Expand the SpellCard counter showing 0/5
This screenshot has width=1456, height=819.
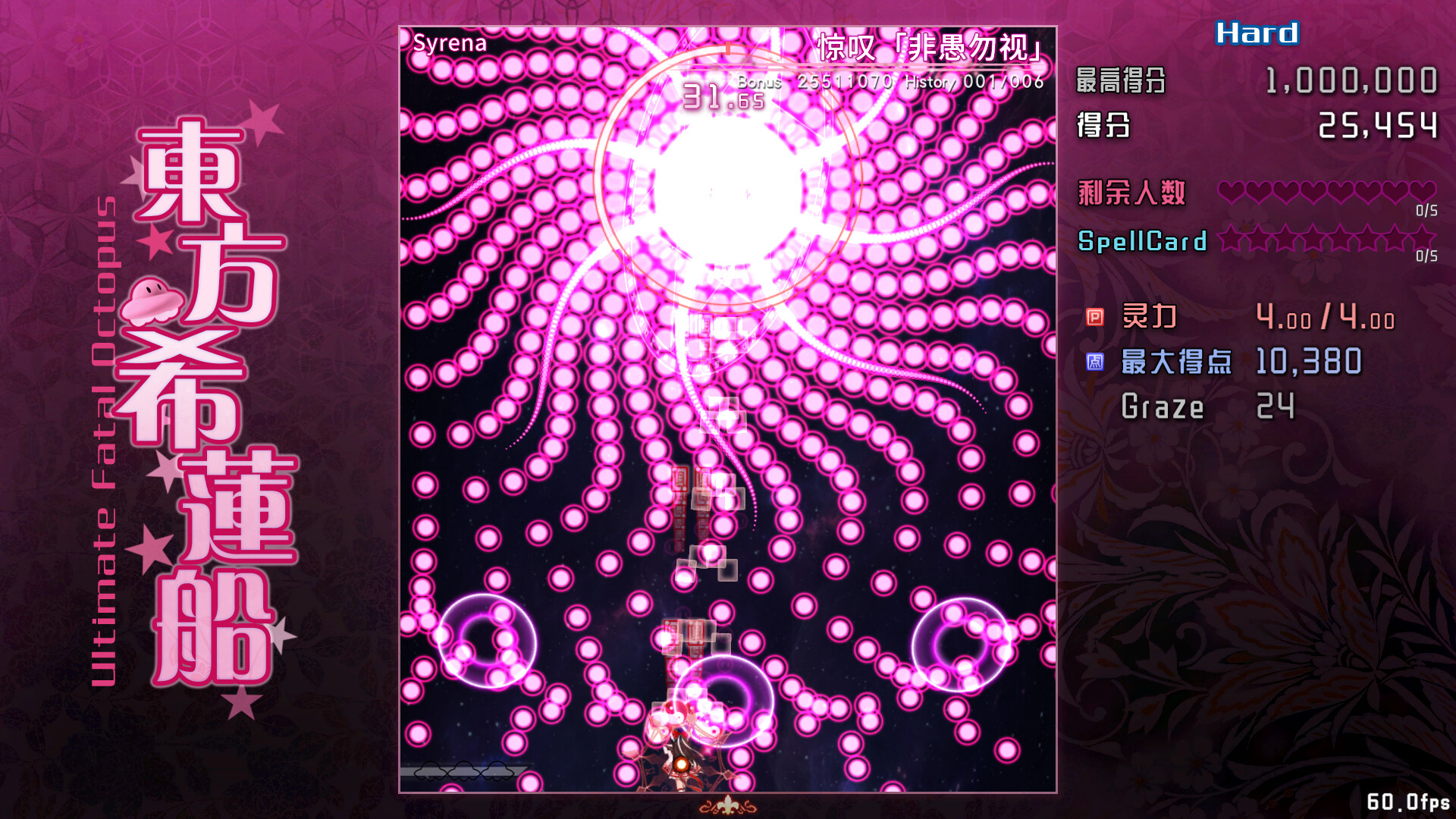click(1426, 256)
